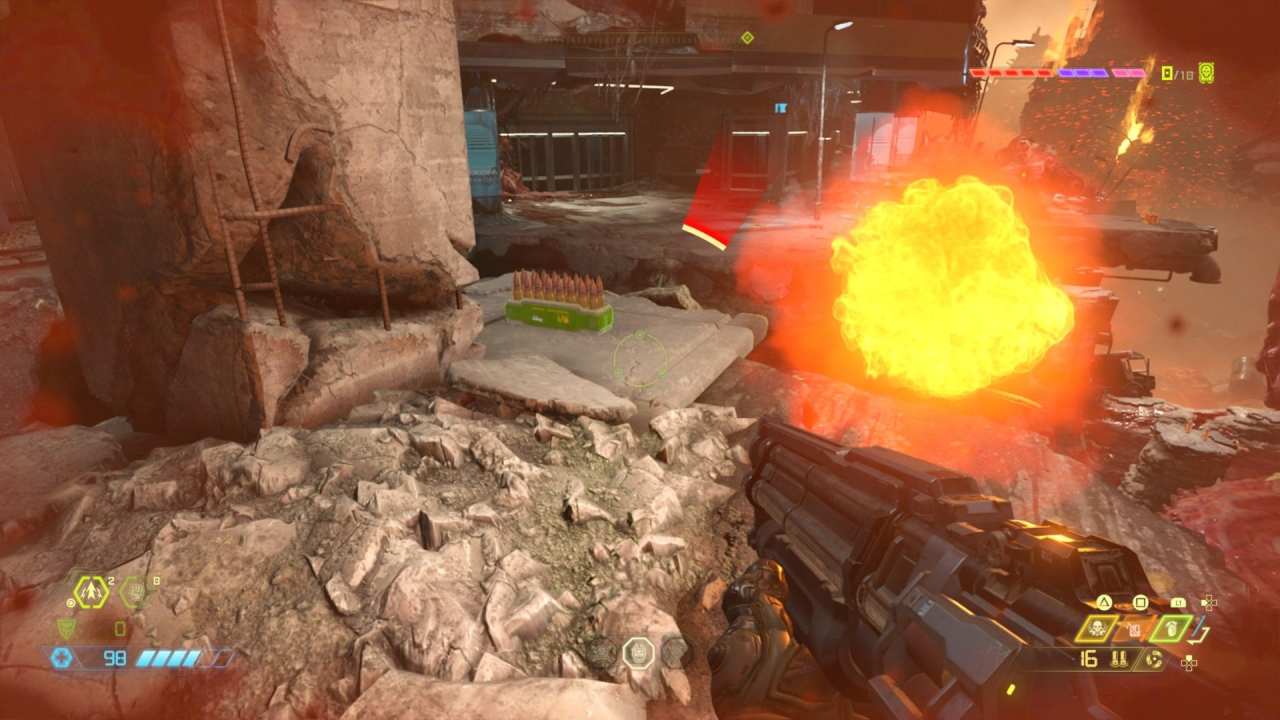
Task: Toggle the Triangle button prompt
Action: (1103, 602)
